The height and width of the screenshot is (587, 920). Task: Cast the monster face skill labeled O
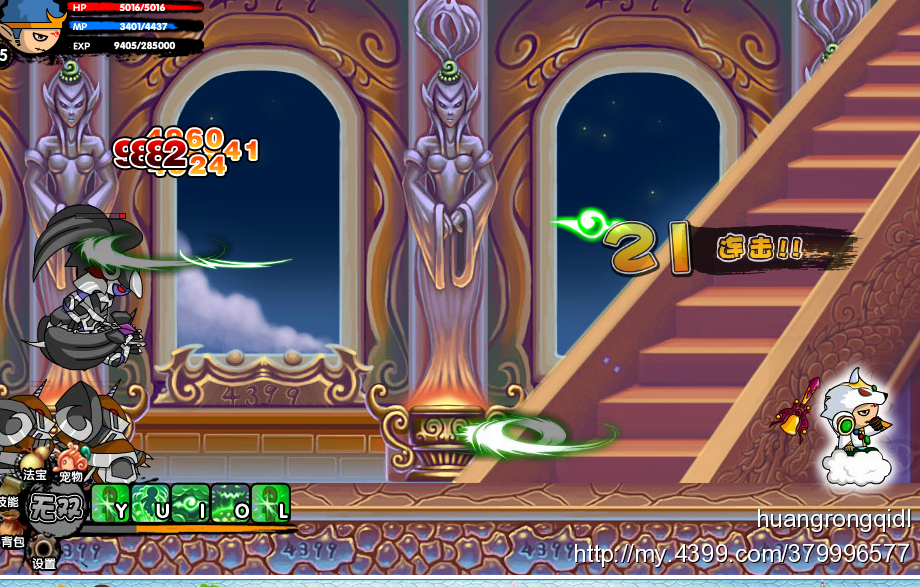click(x=230, y=503)
